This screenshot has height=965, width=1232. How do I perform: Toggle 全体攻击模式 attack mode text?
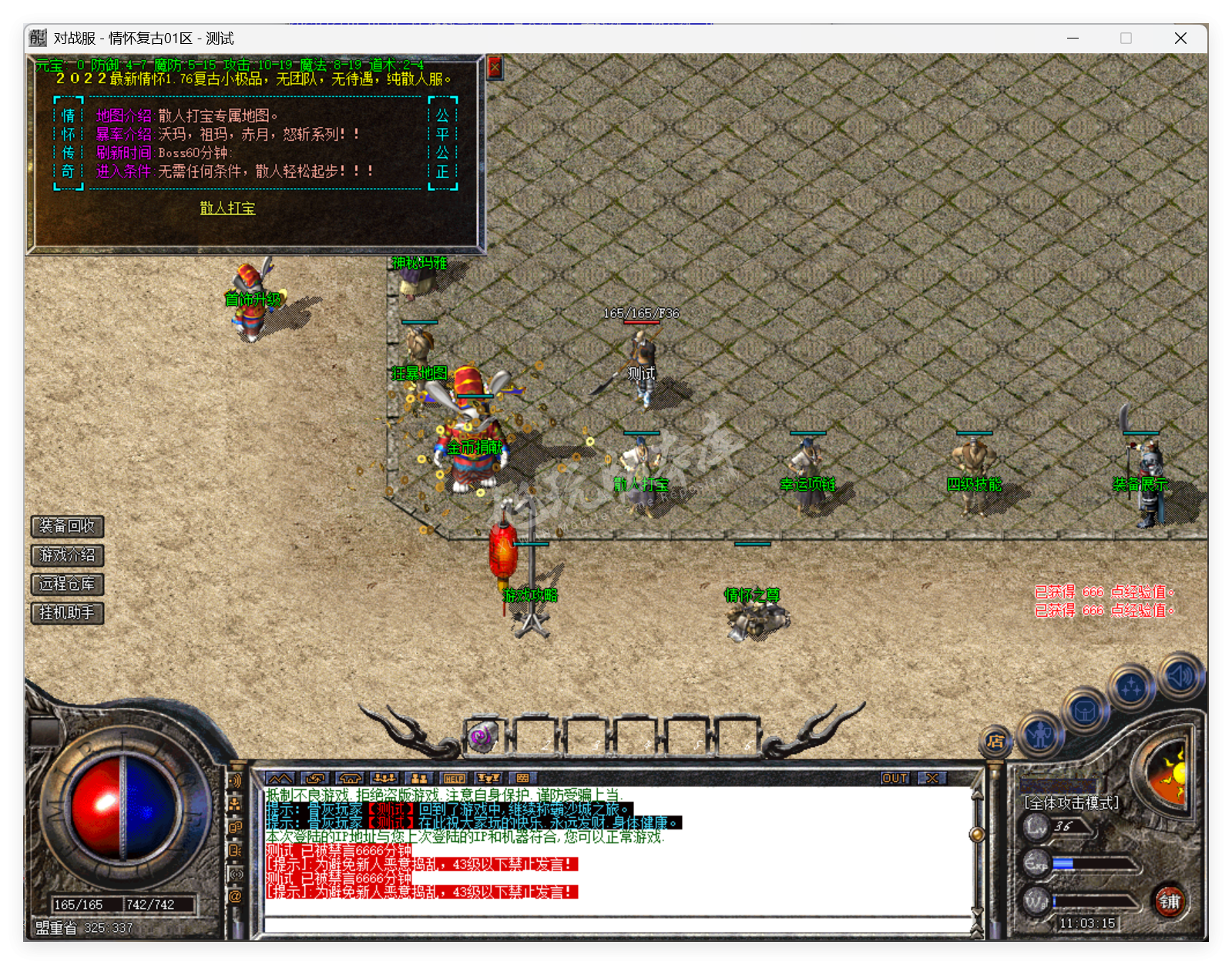(1070, 801)
